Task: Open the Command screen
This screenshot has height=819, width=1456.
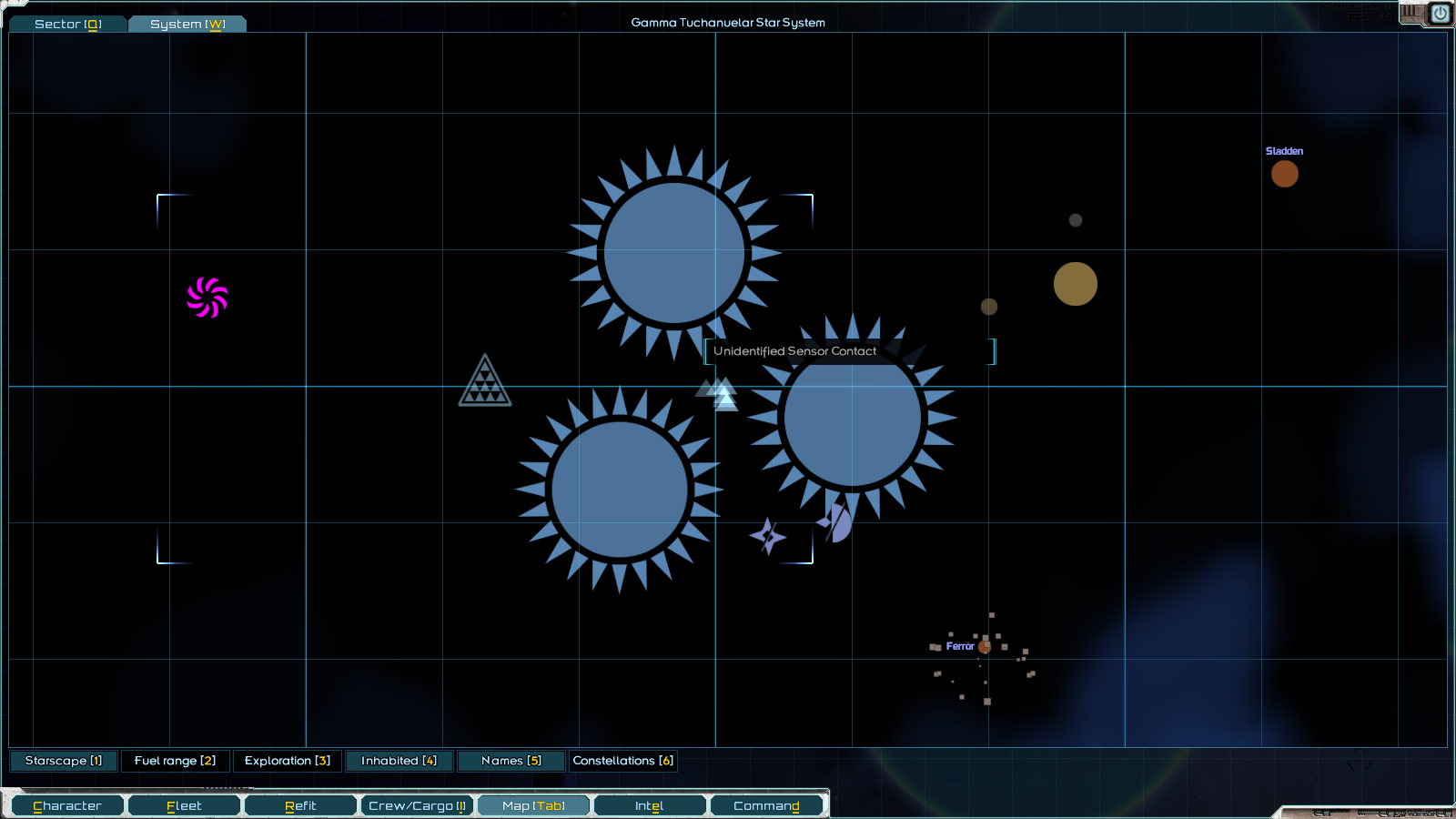Action: click(767, 804)
